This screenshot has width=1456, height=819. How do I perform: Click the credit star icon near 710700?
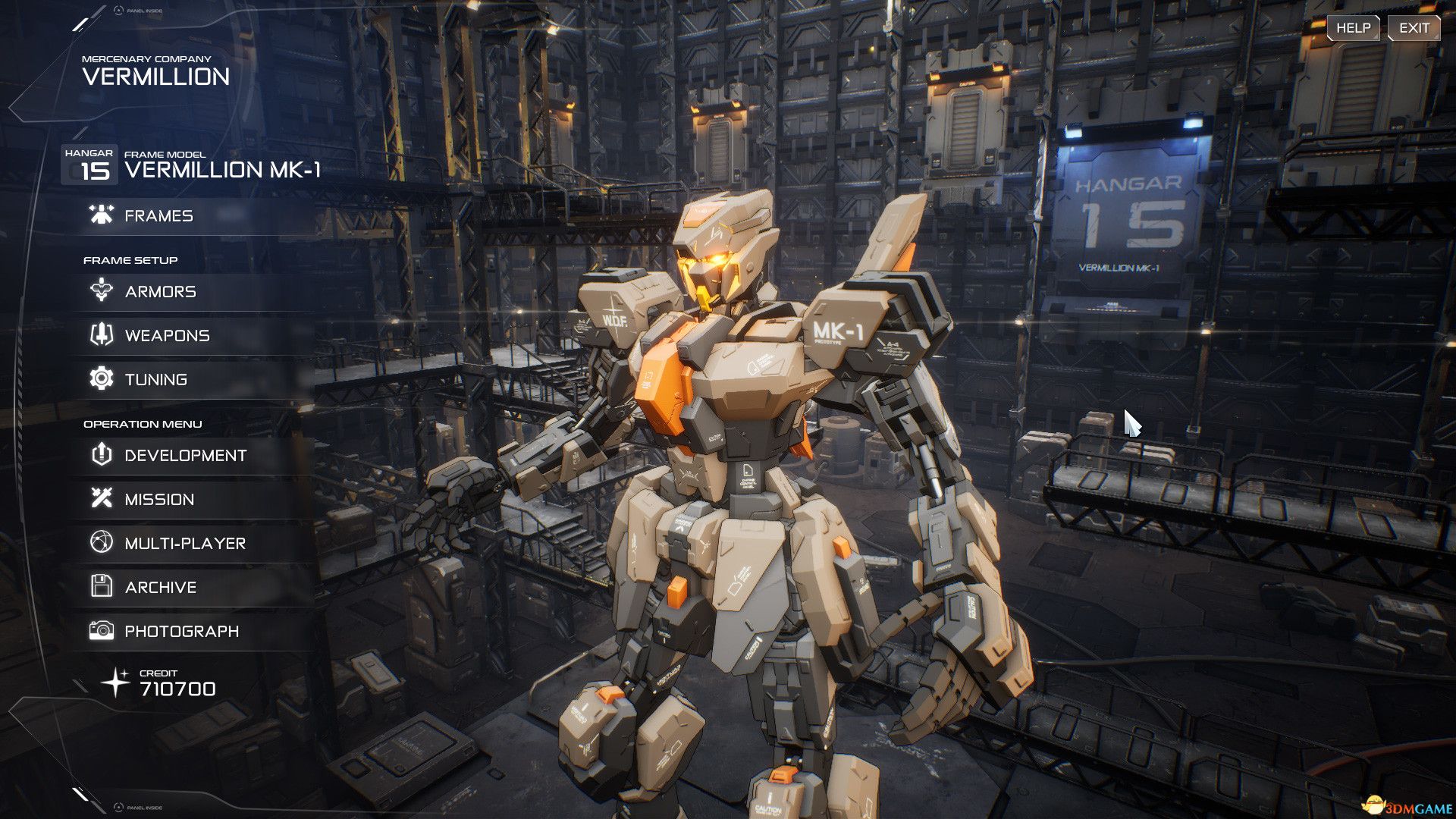click(118, 681)
